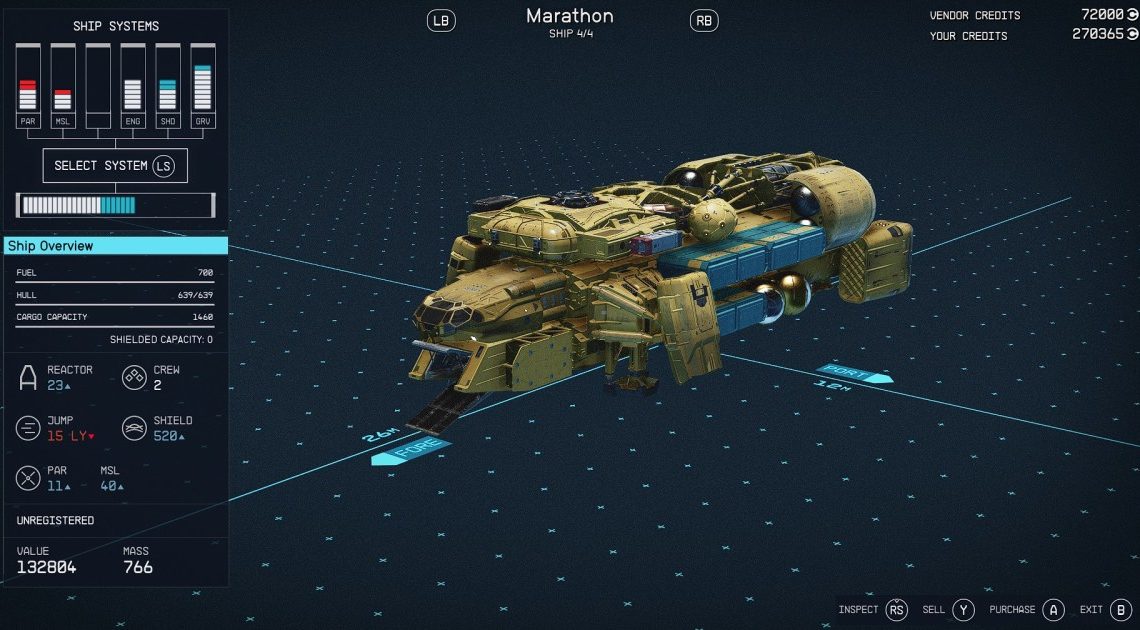Pick the SHD shield power bar
This screenshot has height=630, width=1140.
coord(167,86)
